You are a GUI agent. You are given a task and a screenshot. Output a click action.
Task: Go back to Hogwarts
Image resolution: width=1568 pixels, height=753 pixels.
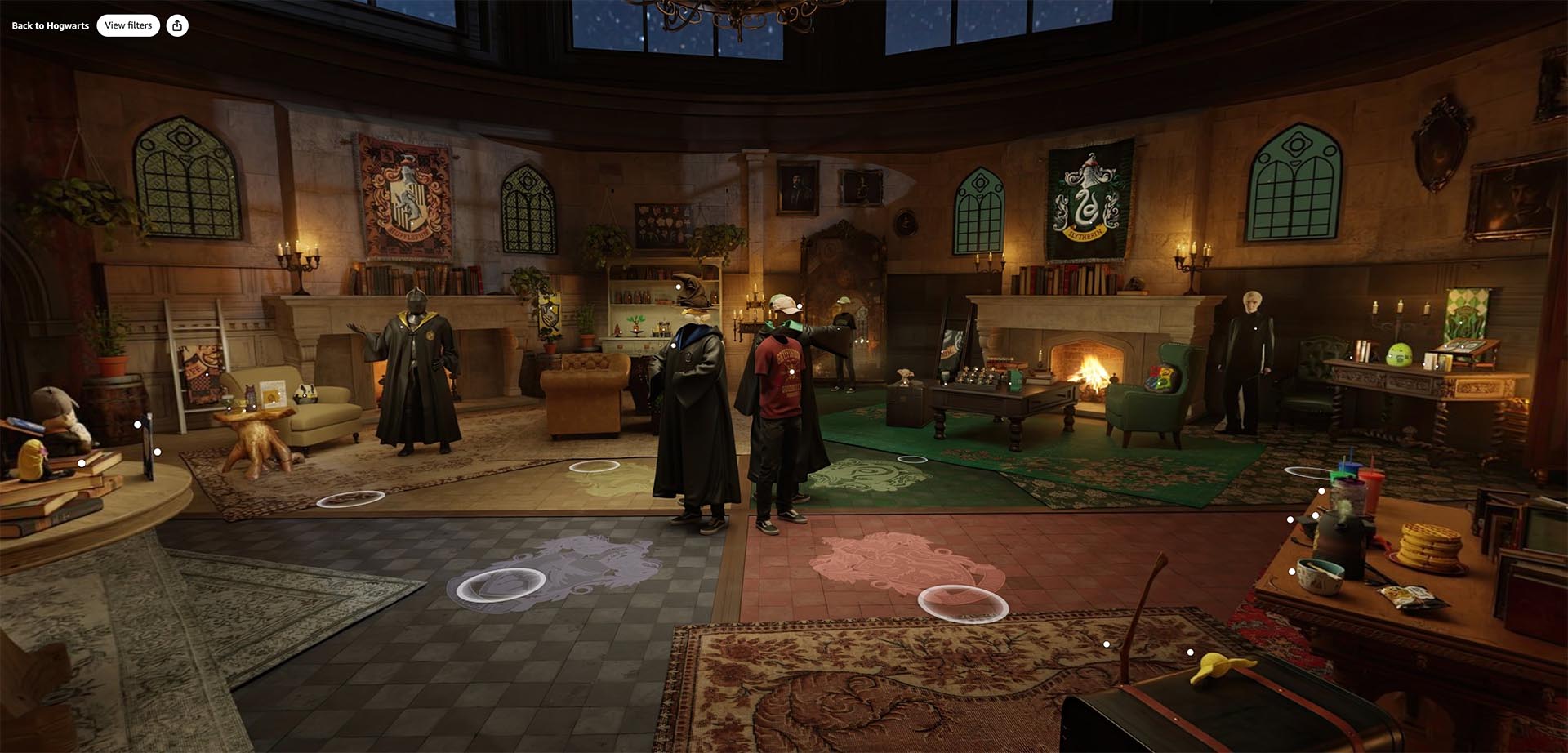coord(50,25)
